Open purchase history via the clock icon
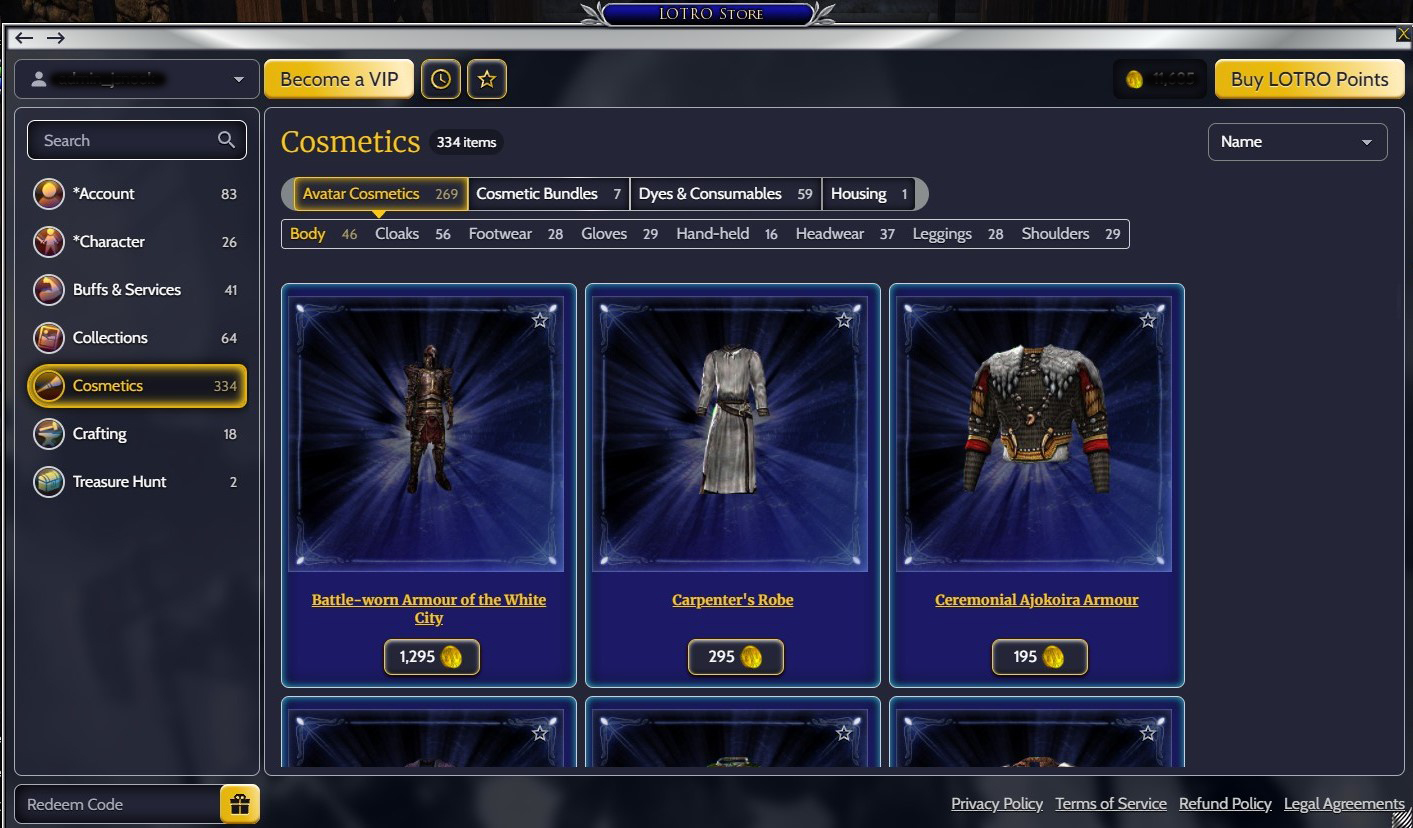Image resolution: width=1413 pixels, height=828 pixels. pyautogui.click(x=441, y=78)
